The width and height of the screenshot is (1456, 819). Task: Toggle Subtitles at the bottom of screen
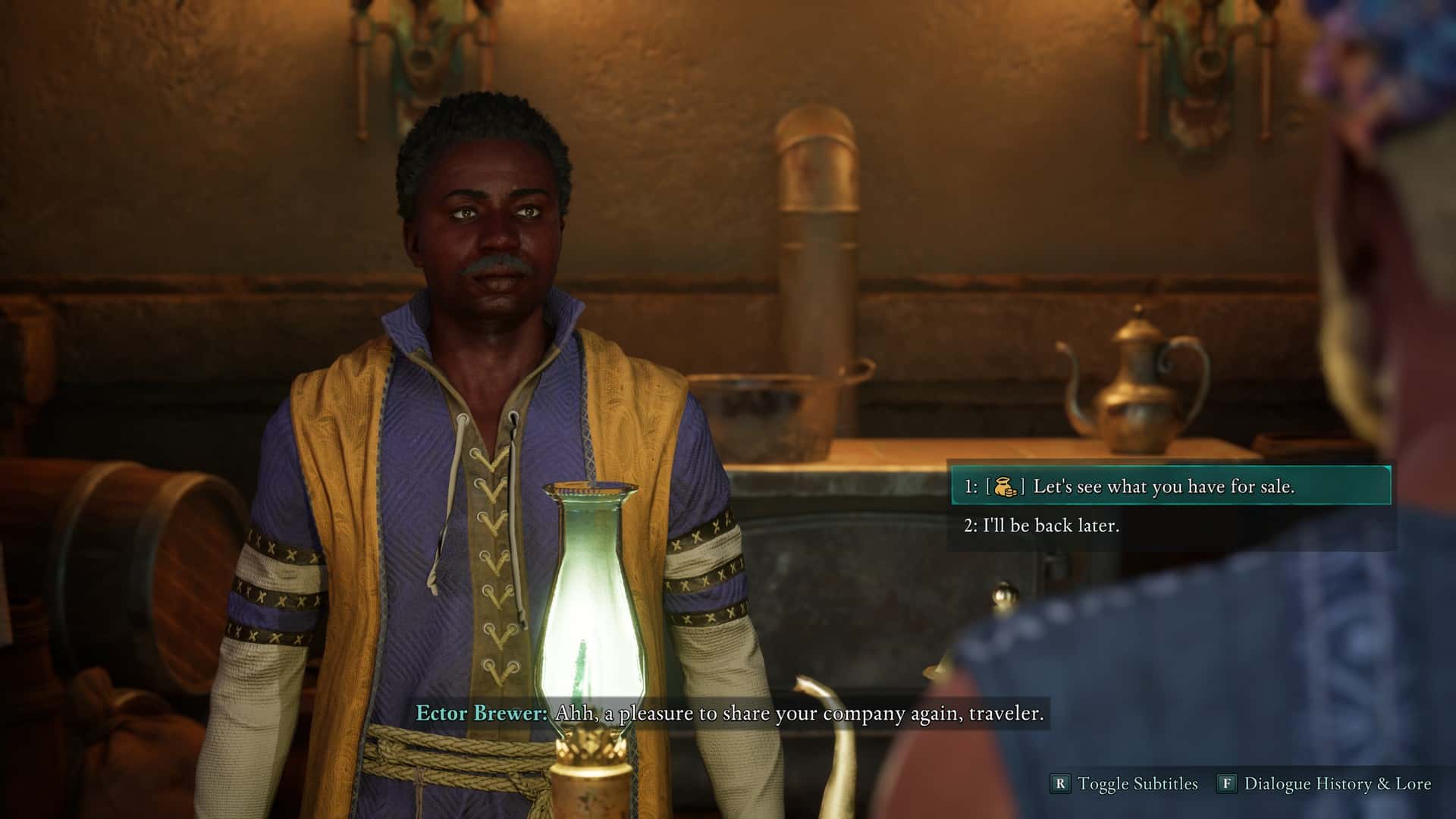1125,783
